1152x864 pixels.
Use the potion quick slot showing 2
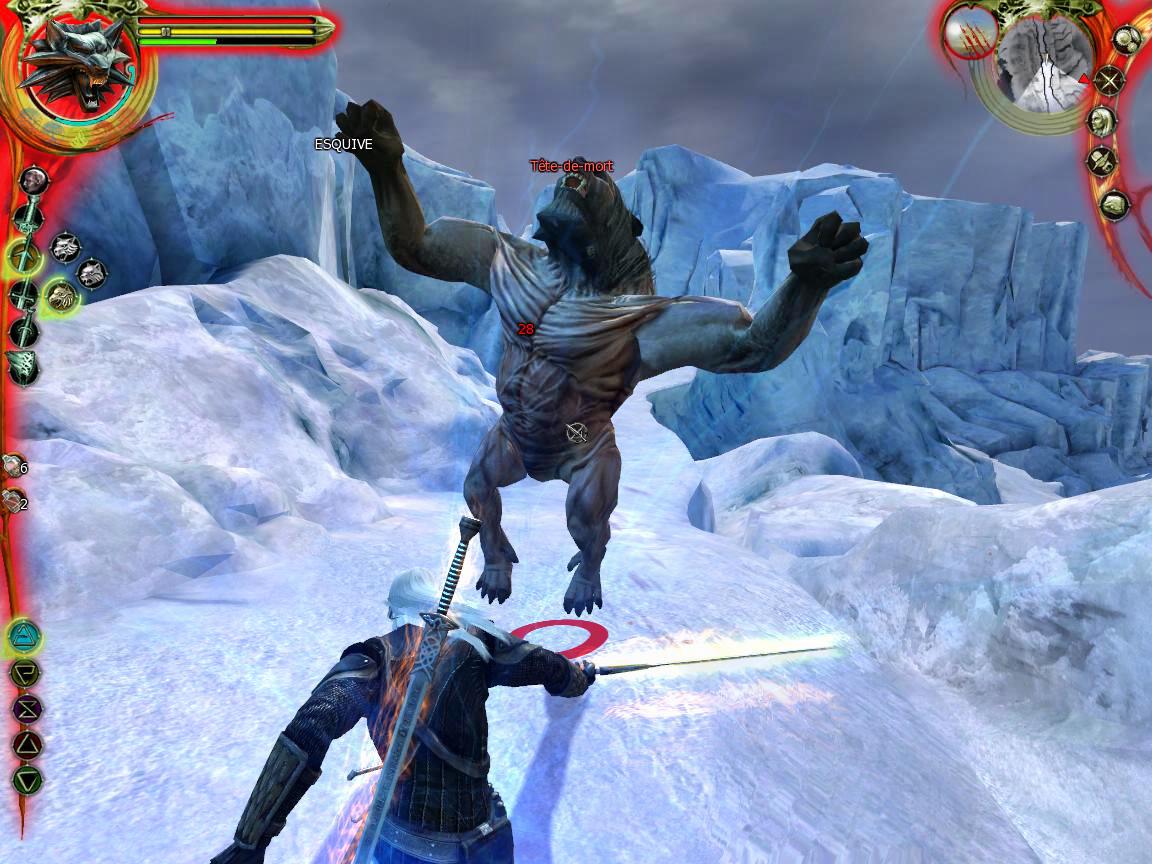14,503
